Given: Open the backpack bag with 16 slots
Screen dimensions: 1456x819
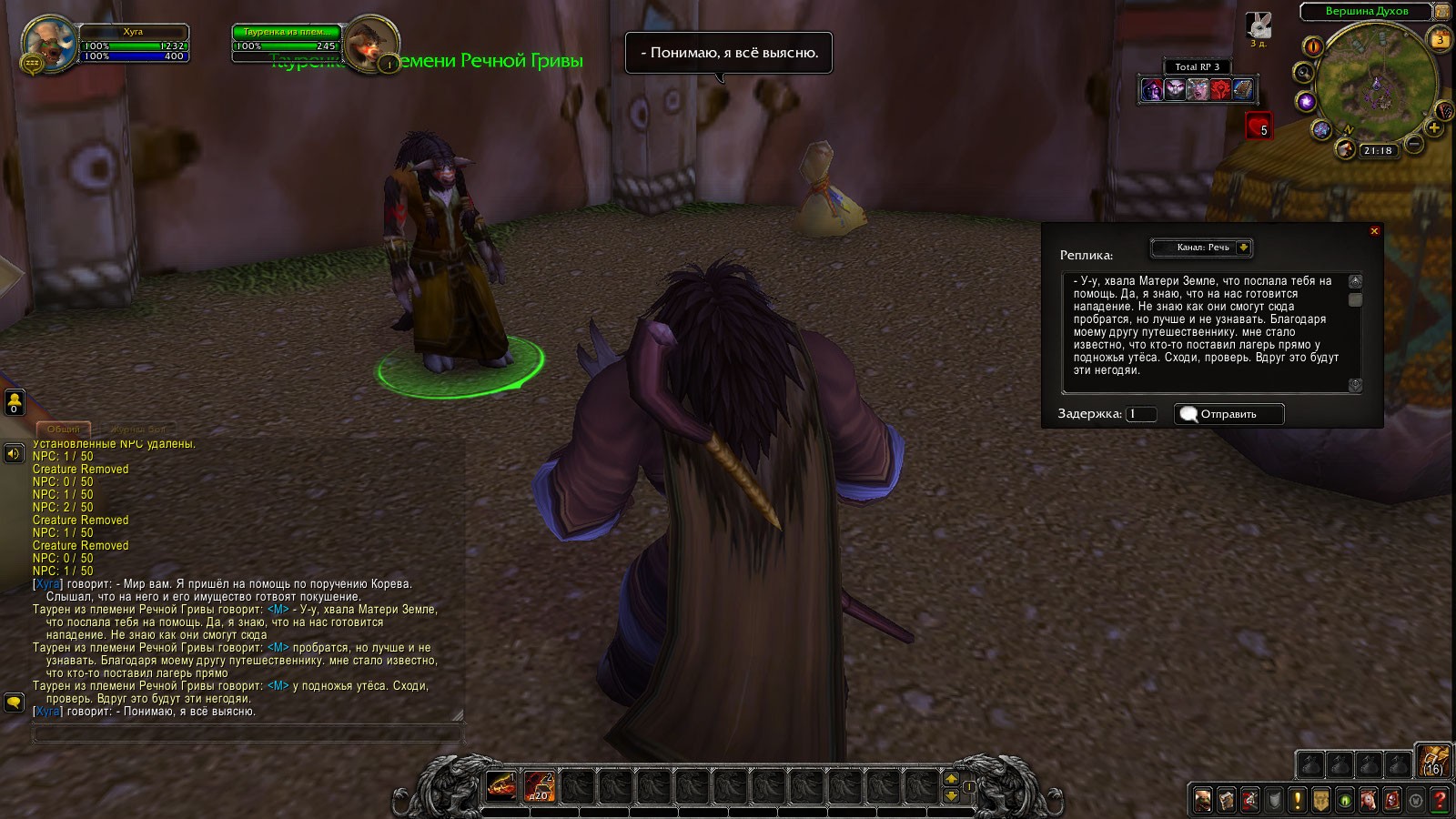Looking at the screenshot, I should (x=1433, y=761).
